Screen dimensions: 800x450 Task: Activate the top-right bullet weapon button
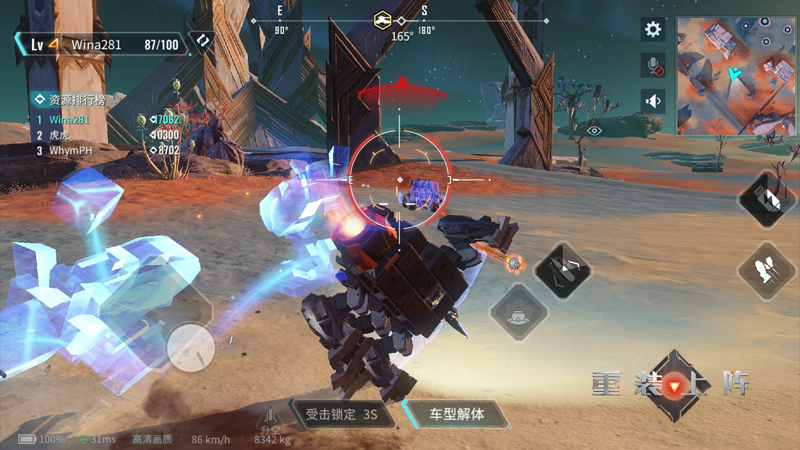point(767,198)
